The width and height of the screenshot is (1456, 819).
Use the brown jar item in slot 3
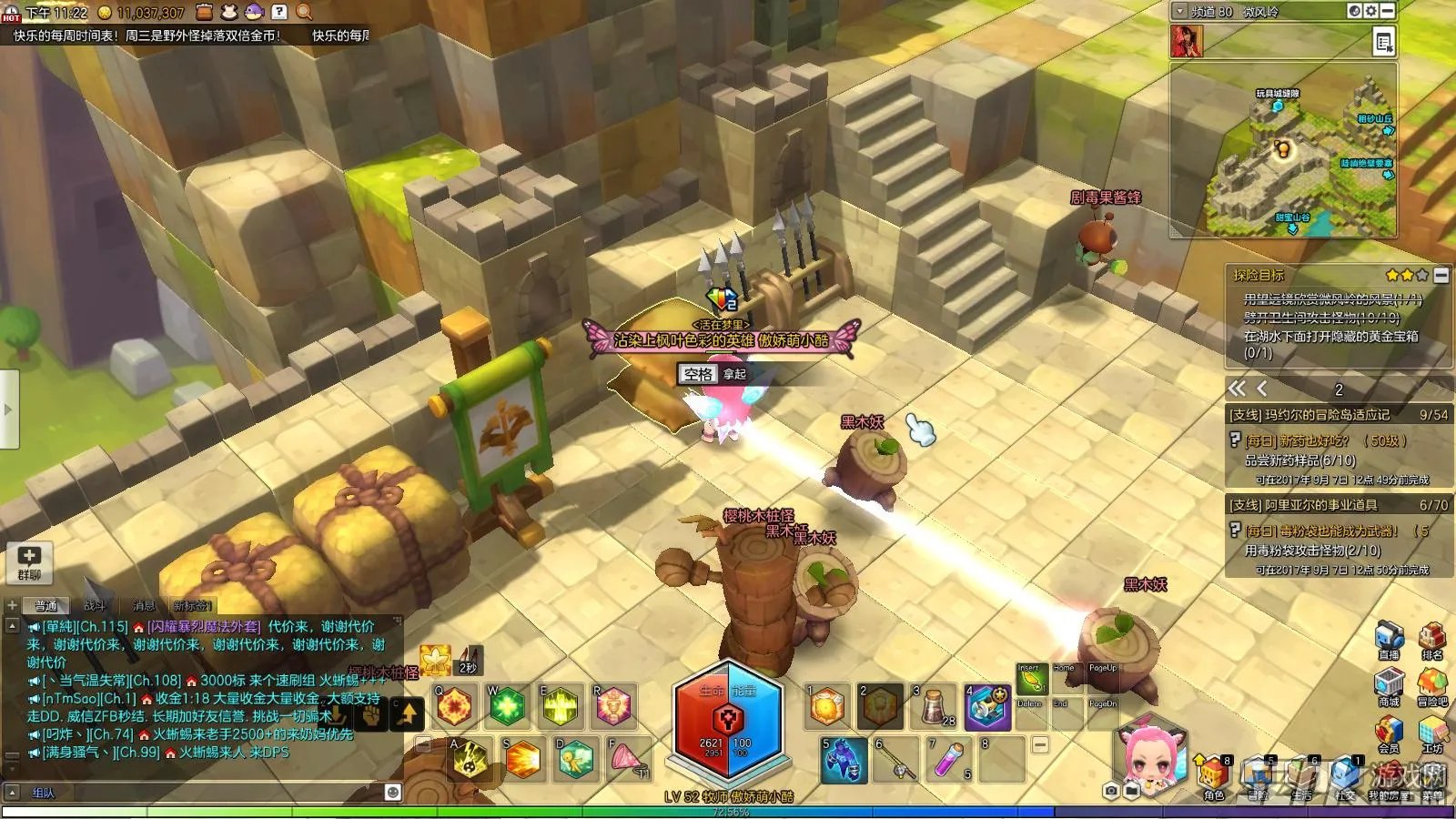pos(935,706)
